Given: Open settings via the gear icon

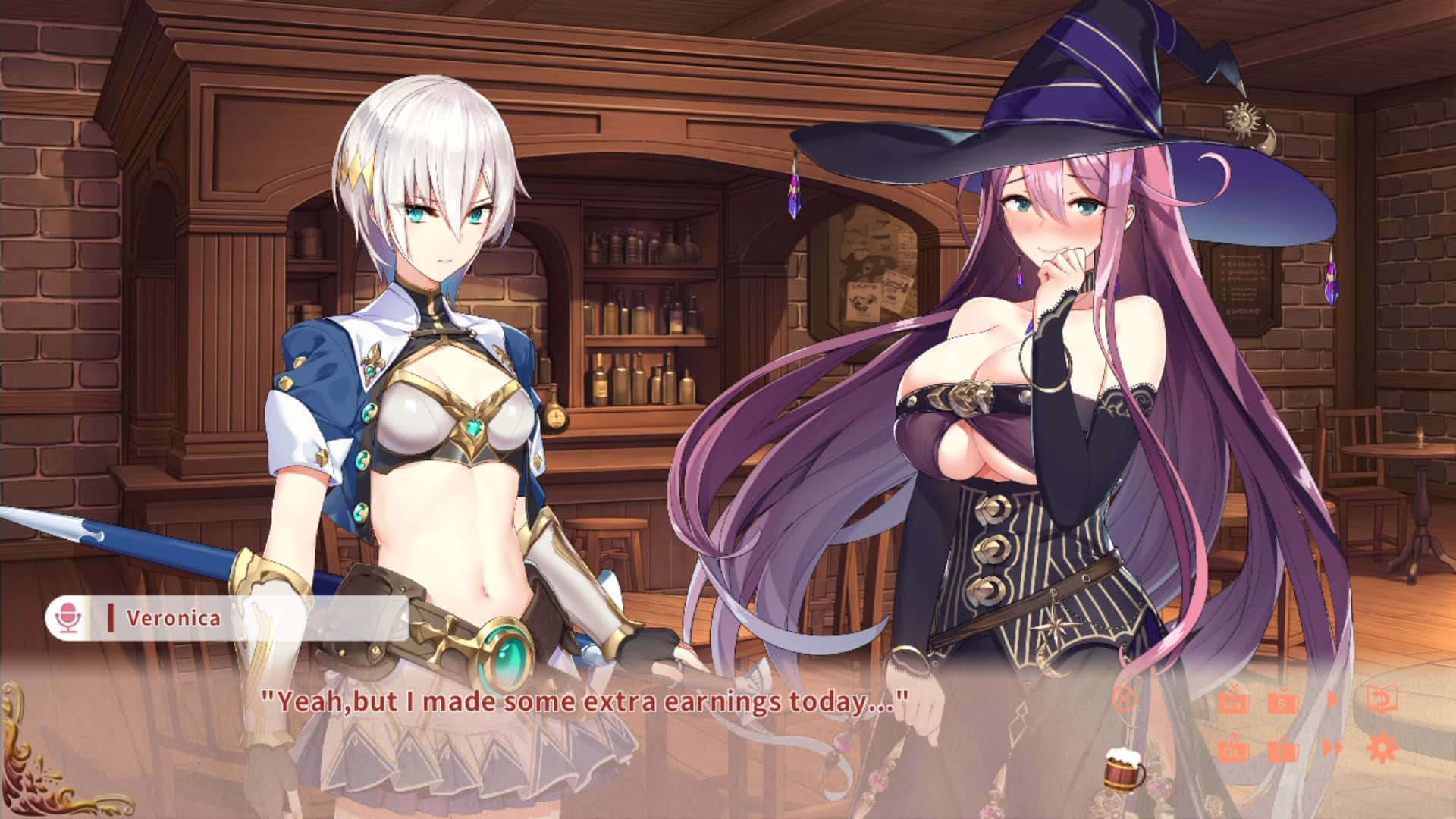Looking at the screenshot, I should [1381, 747].
